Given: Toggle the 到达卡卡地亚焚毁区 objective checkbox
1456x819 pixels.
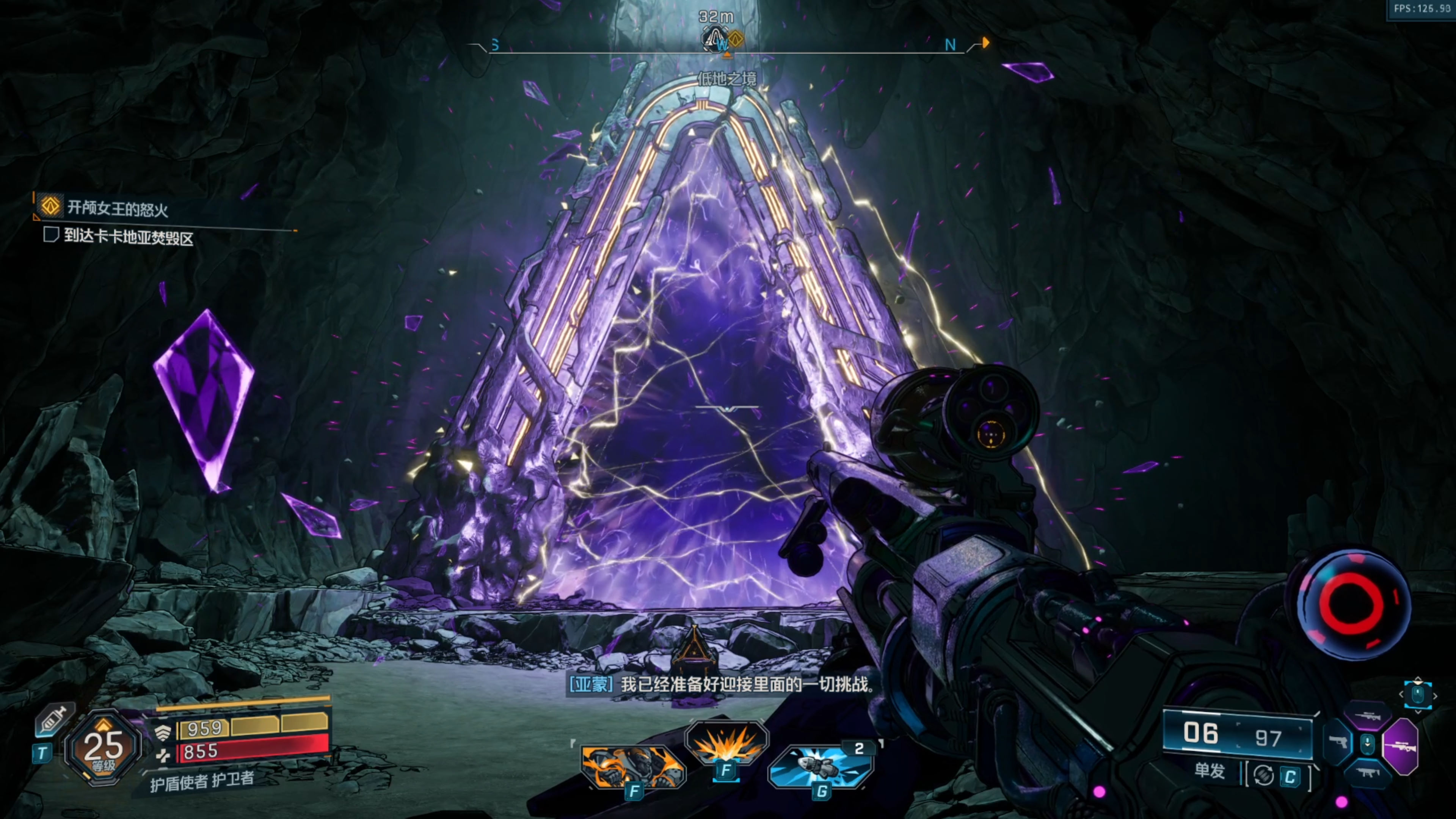Looking at the screenshot, I should coord(52,234).
